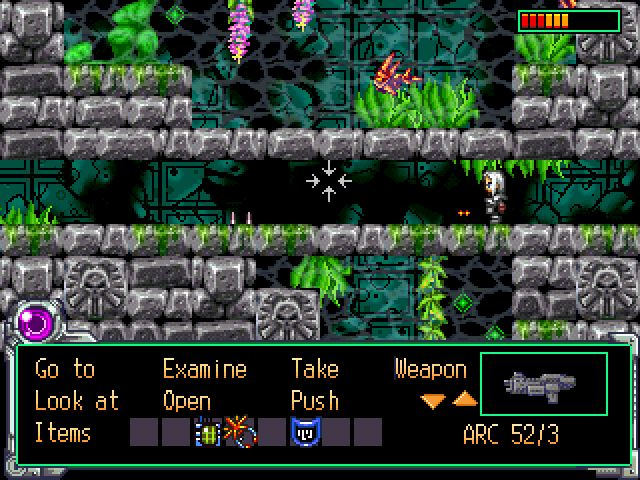Image resolution: width=640 pixels, height=480 pixels.
Task: Cycle weapon with the up arrow
Action: [x=465, y=400]
